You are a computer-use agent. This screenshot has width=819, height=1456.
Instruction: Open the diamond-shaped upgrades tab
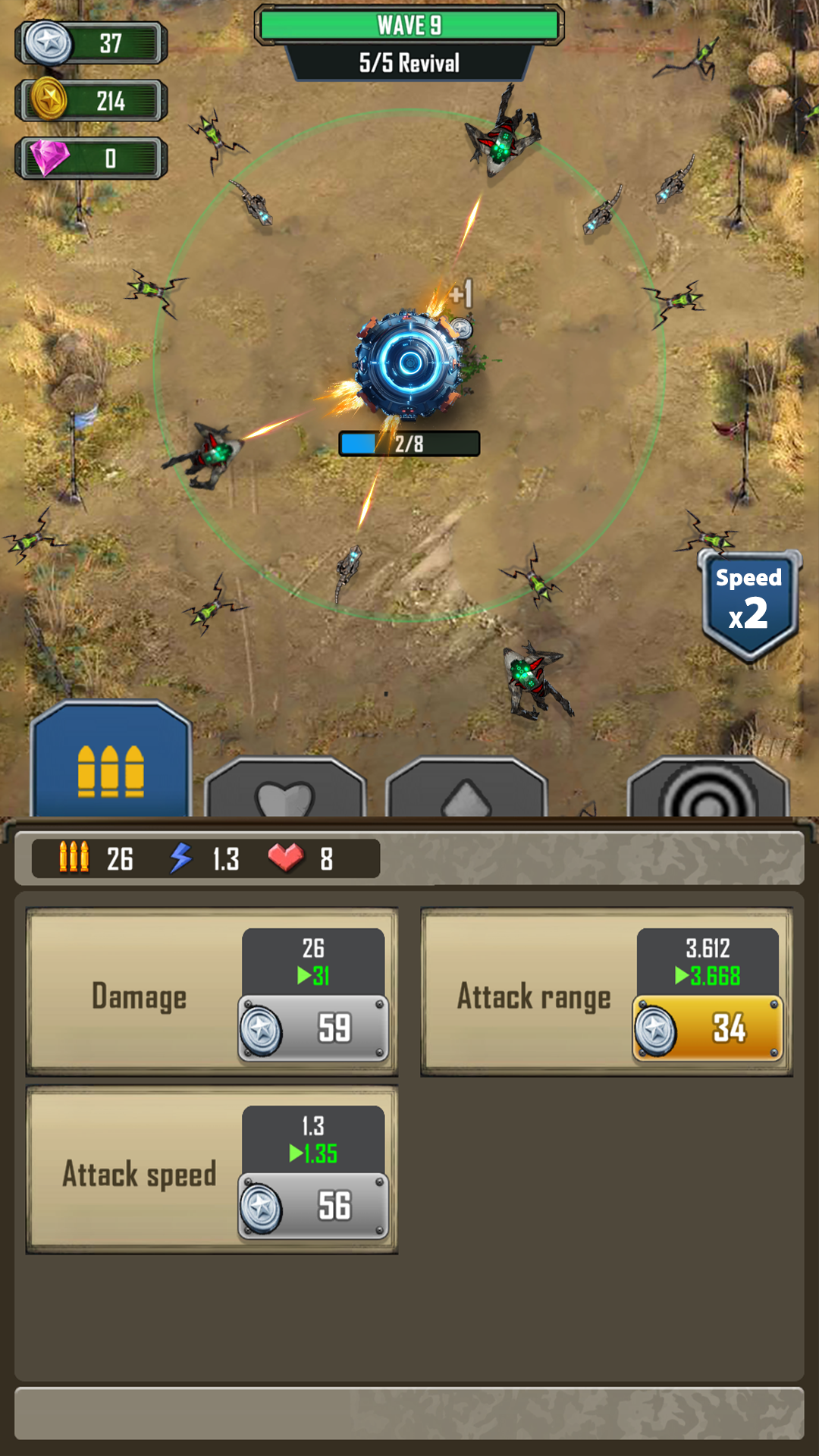click(x=466, y=789)
